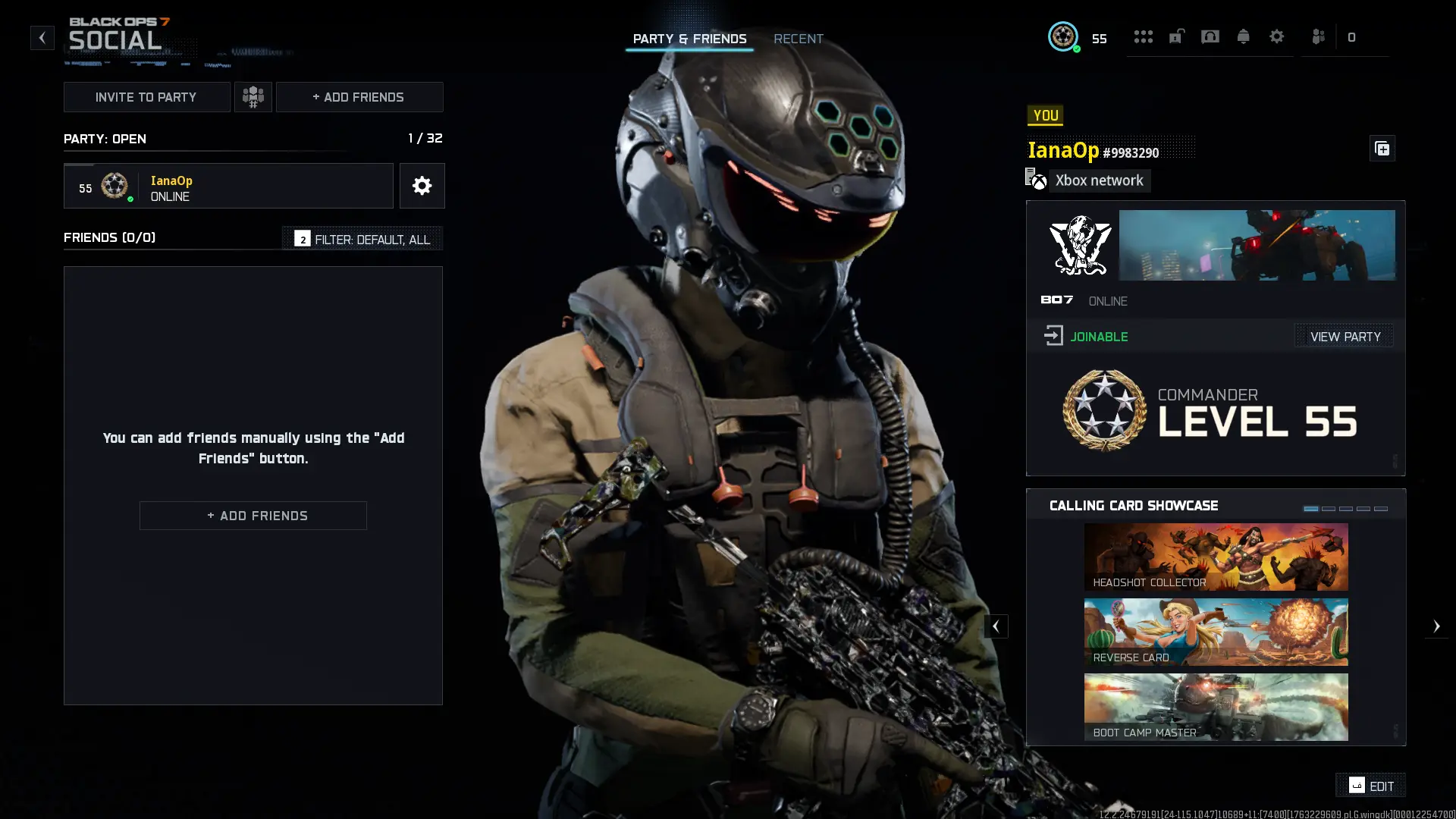Select the Party & Friends tab
The height and width of the screenshot is (819, 1456).
point(689,39)
